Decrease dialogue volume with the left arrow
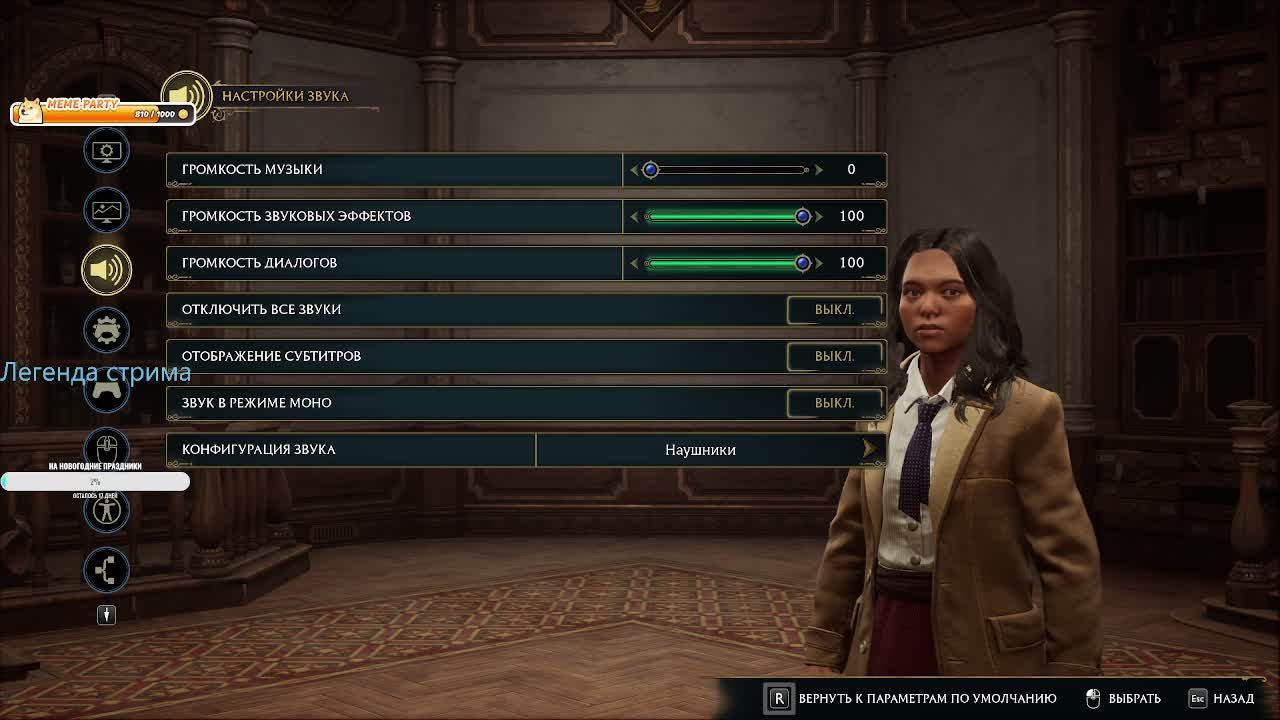The width and height of the screenshot is (1280, 720). point(634,263)
